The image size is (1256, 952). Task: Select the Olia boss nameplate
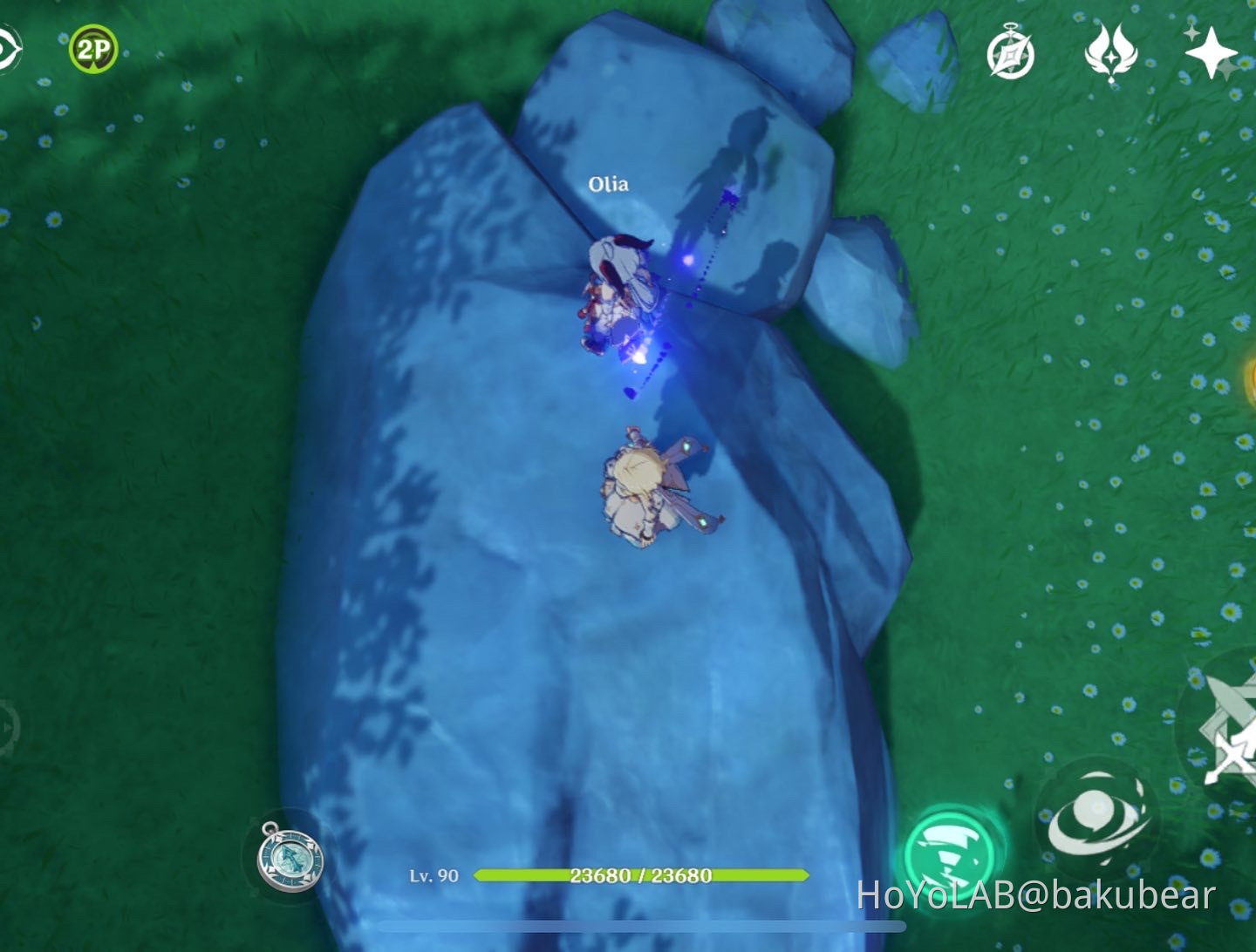coord(611,183)
